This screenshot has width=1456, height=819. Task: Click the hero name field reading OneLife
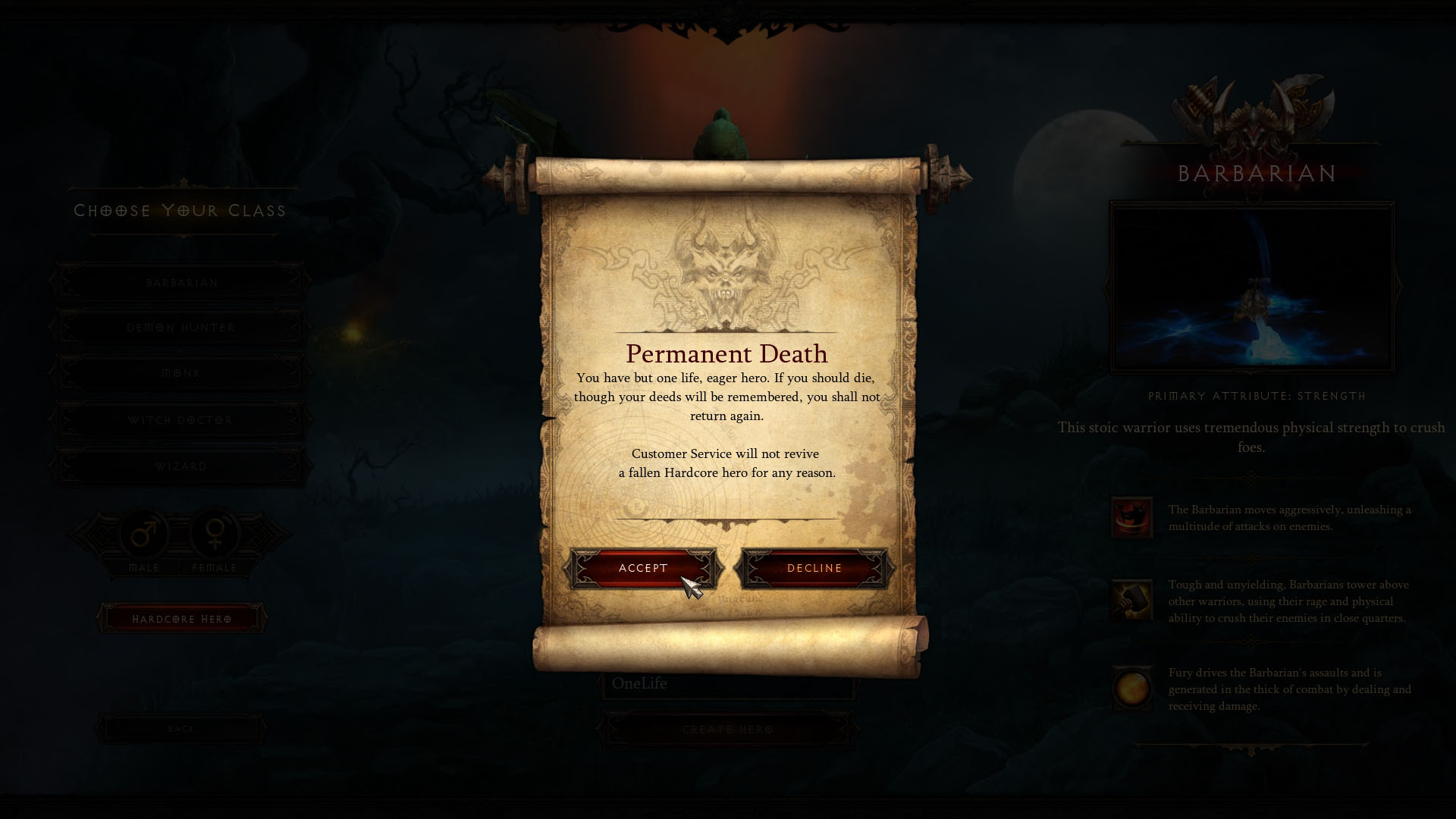click(x=728, y=684)
